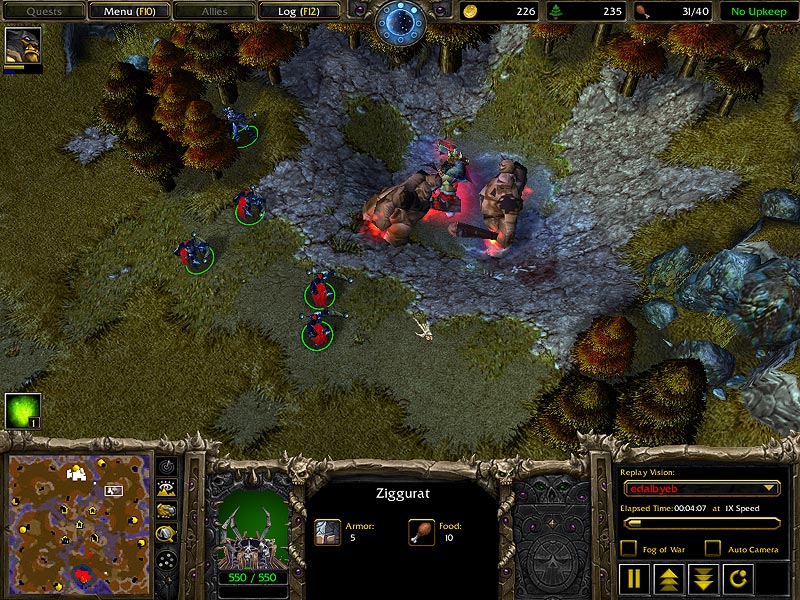The width and height of the screenshot is (800, 600).
Task: Enable the Fog of War checkbox
Action: point(628,548)
